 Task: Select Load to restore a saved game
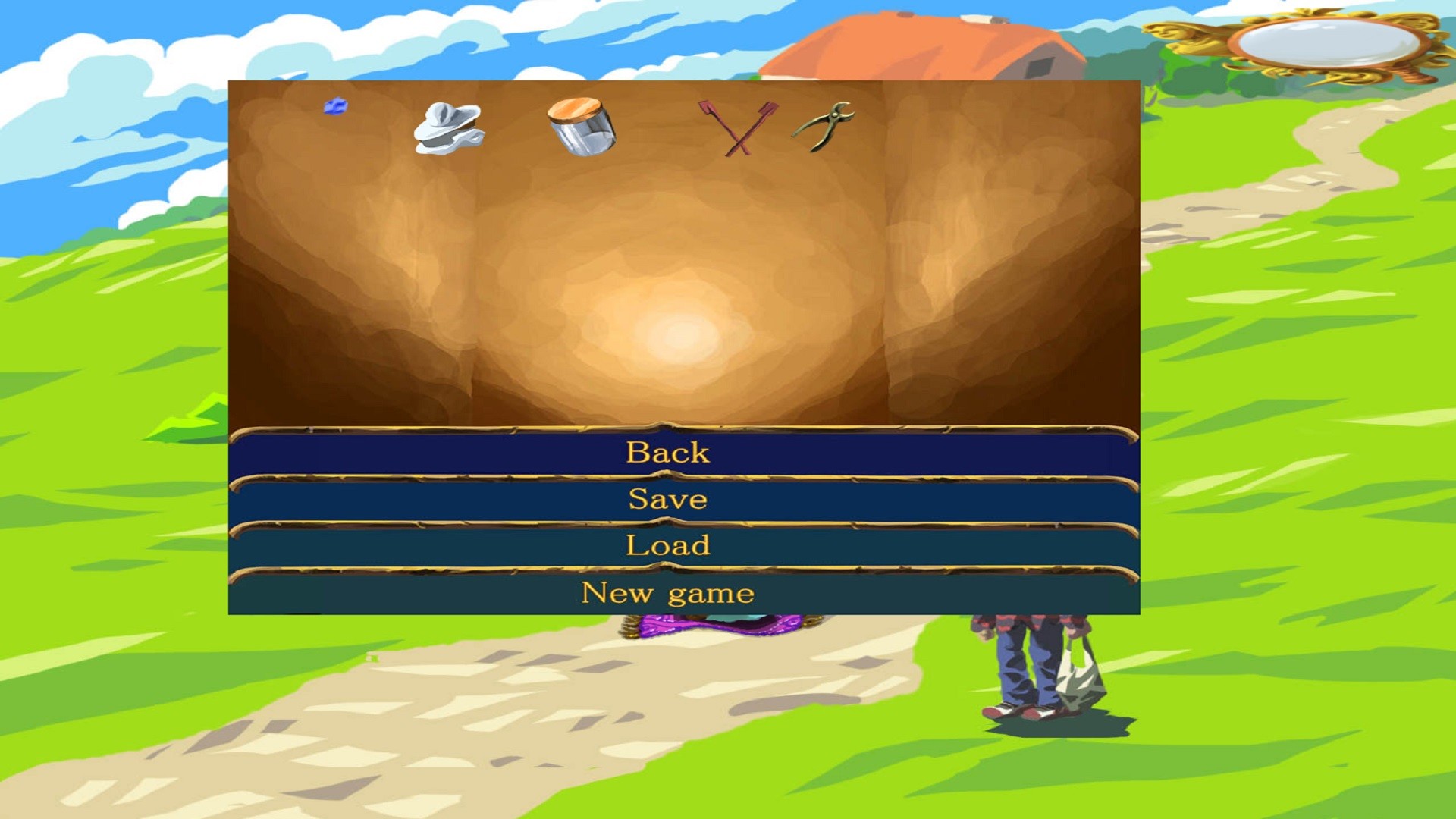click(667, 546)
